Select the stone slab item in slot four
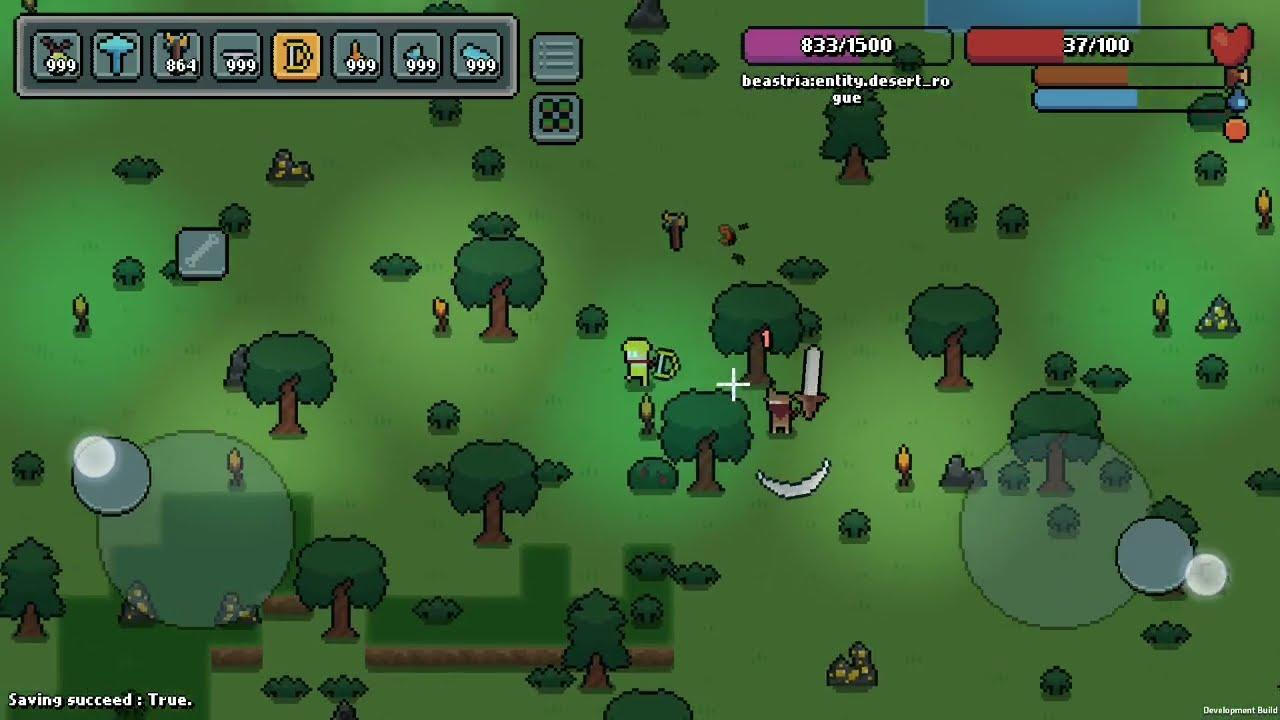Screen dimensions: 1280x720 pyautogui.click(x=237, y=55)
